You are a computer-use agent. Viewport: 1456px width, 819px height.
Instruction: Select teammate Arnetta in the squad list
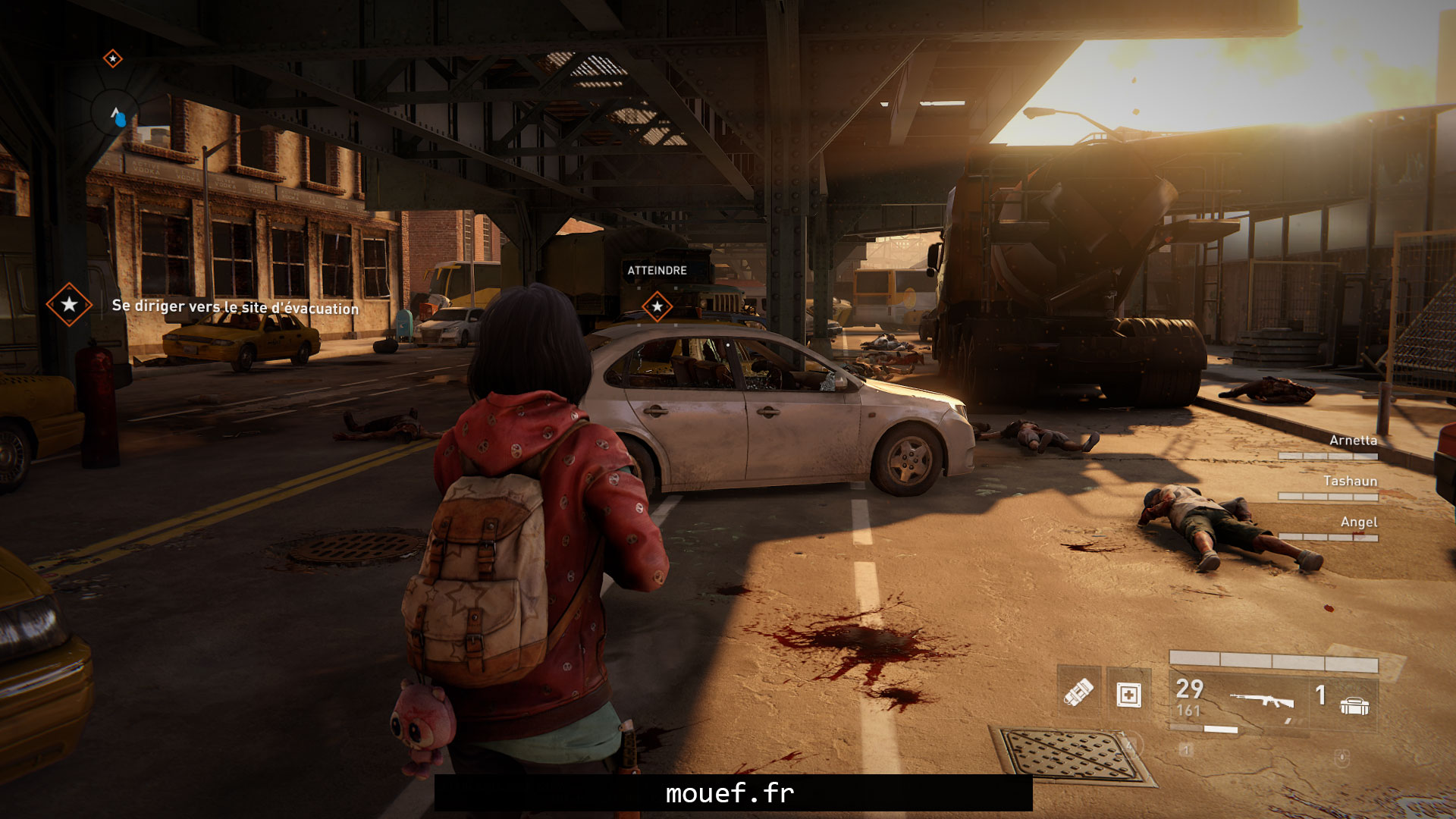point(1352,440)
